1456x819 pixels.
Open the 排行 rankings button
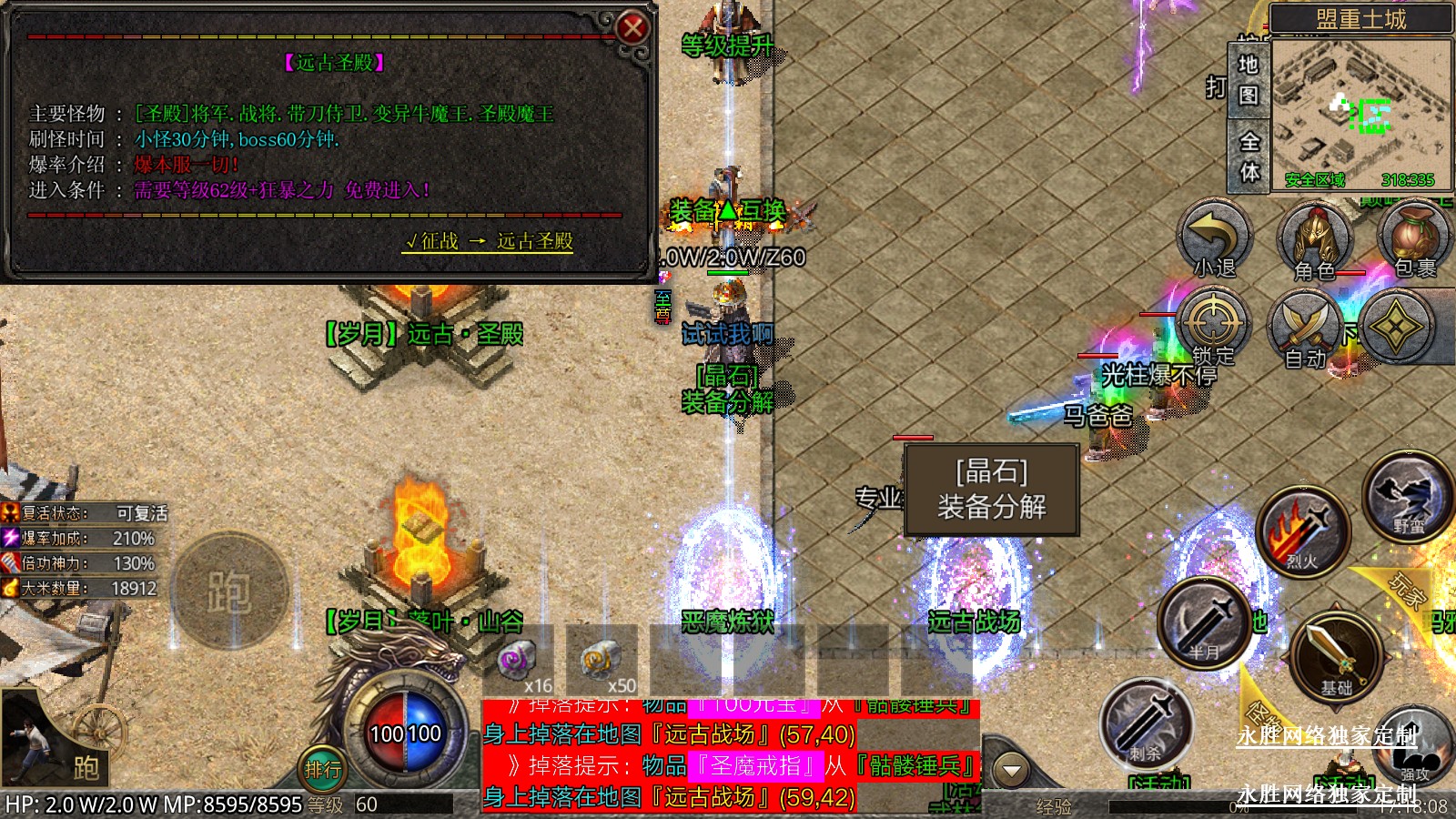[322, 770]
